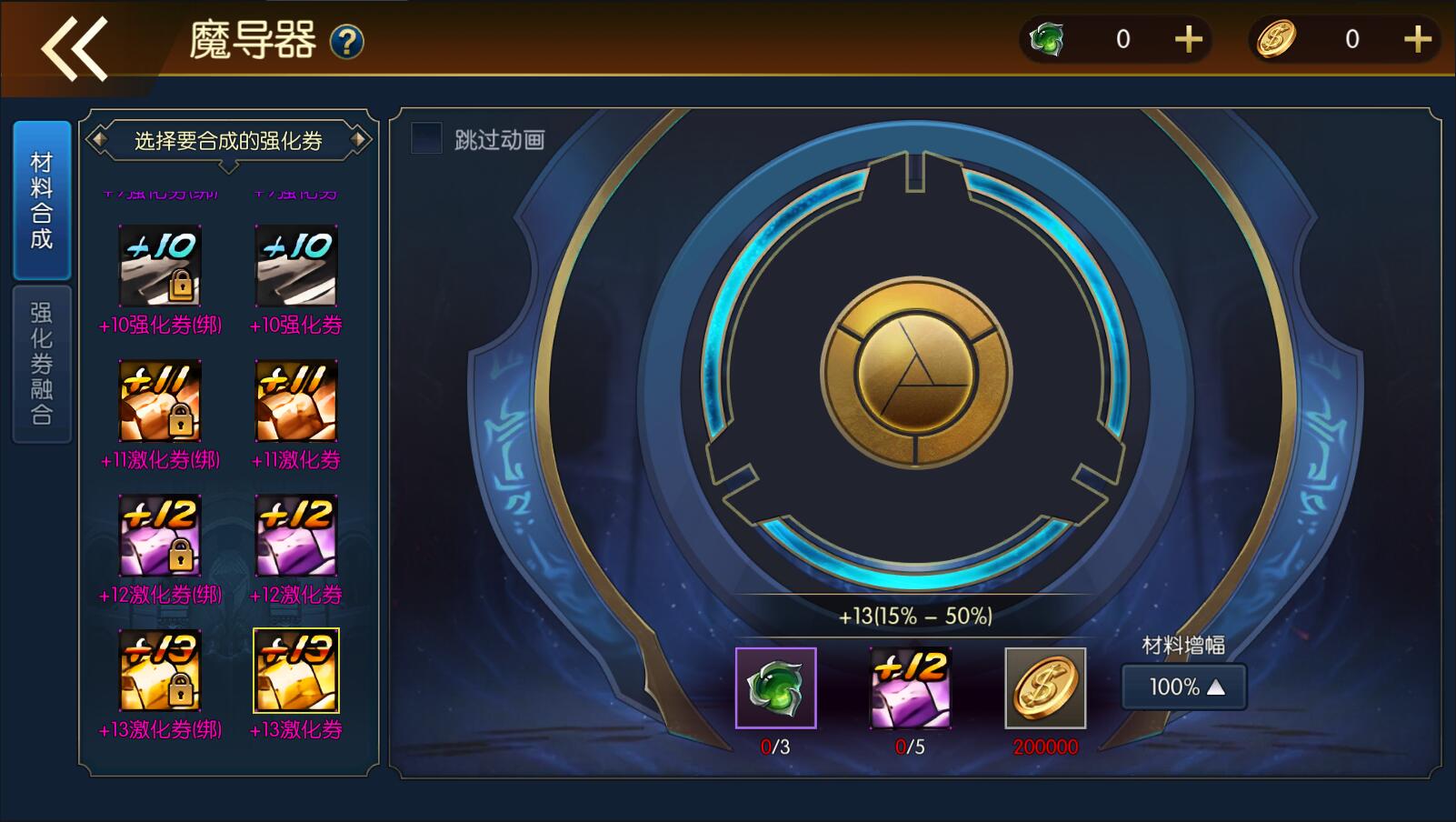Go back using the double-arrow button
Screen dimensions: 1456x822
pyautogui.click(x=75, y=47)
